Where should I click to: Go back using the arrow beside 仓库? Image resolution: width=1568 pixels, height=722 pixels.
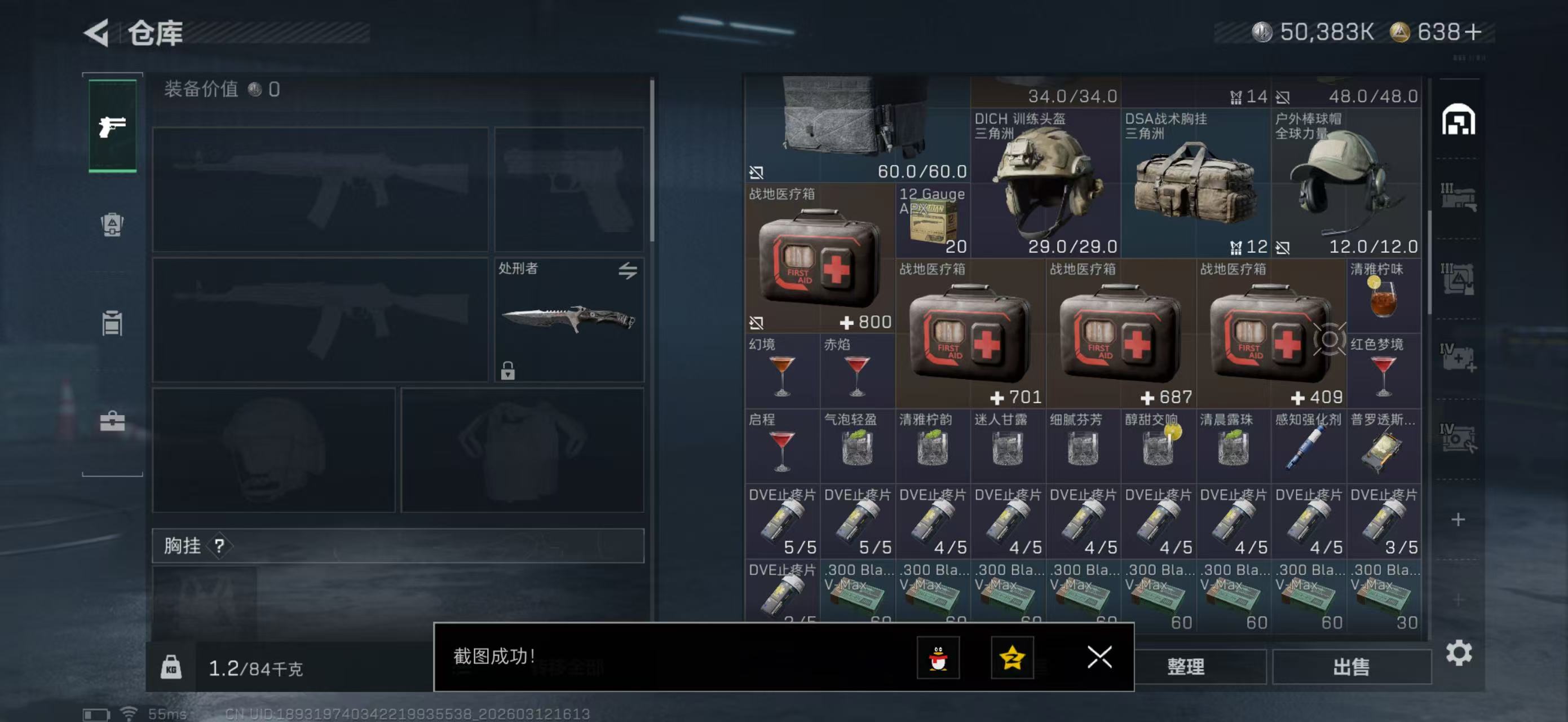[x=98, y=32]
